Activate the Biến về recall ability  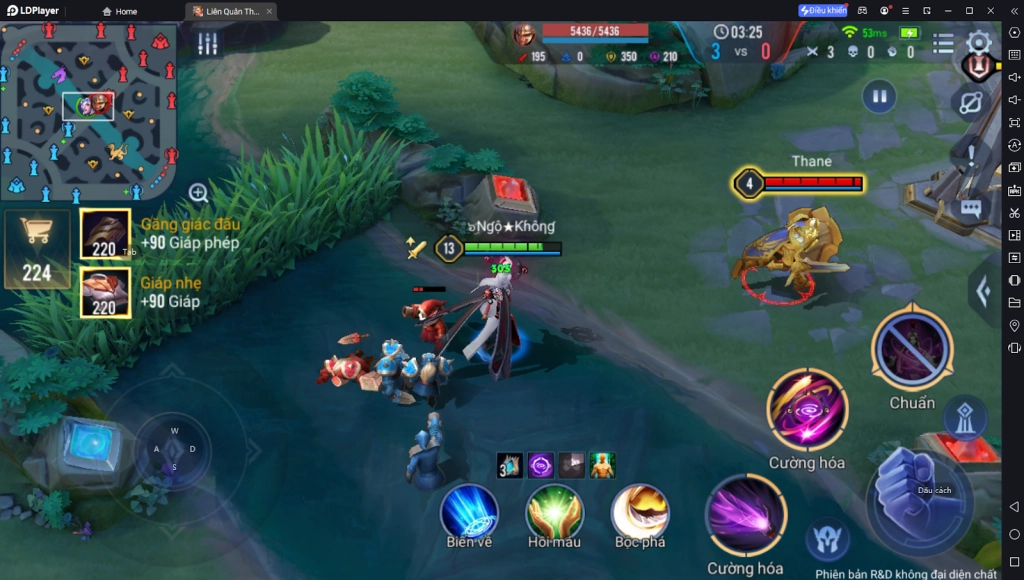coord(469,511)
